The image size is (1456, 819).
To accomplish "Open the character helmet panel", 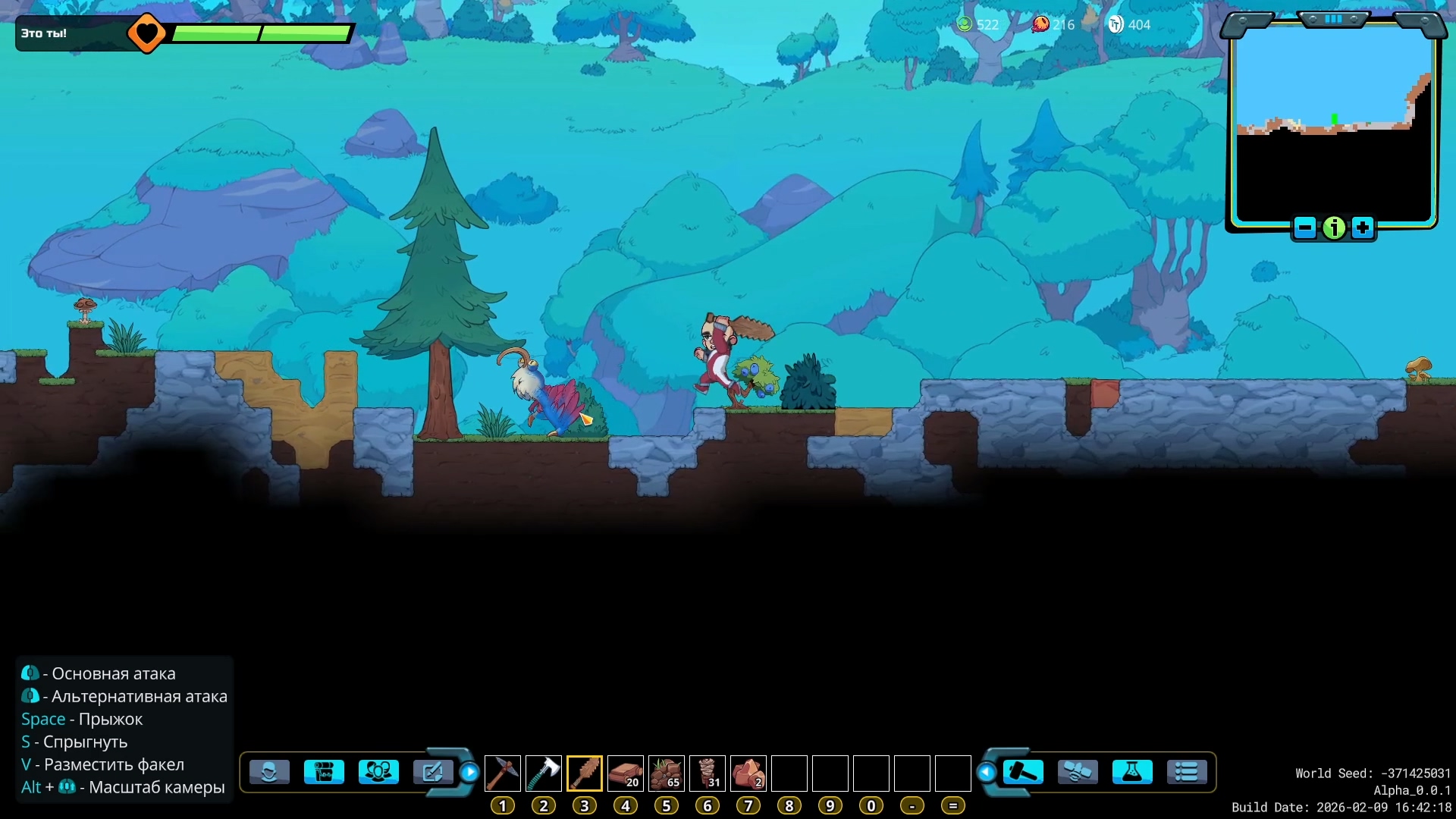I will click(269, 772).
